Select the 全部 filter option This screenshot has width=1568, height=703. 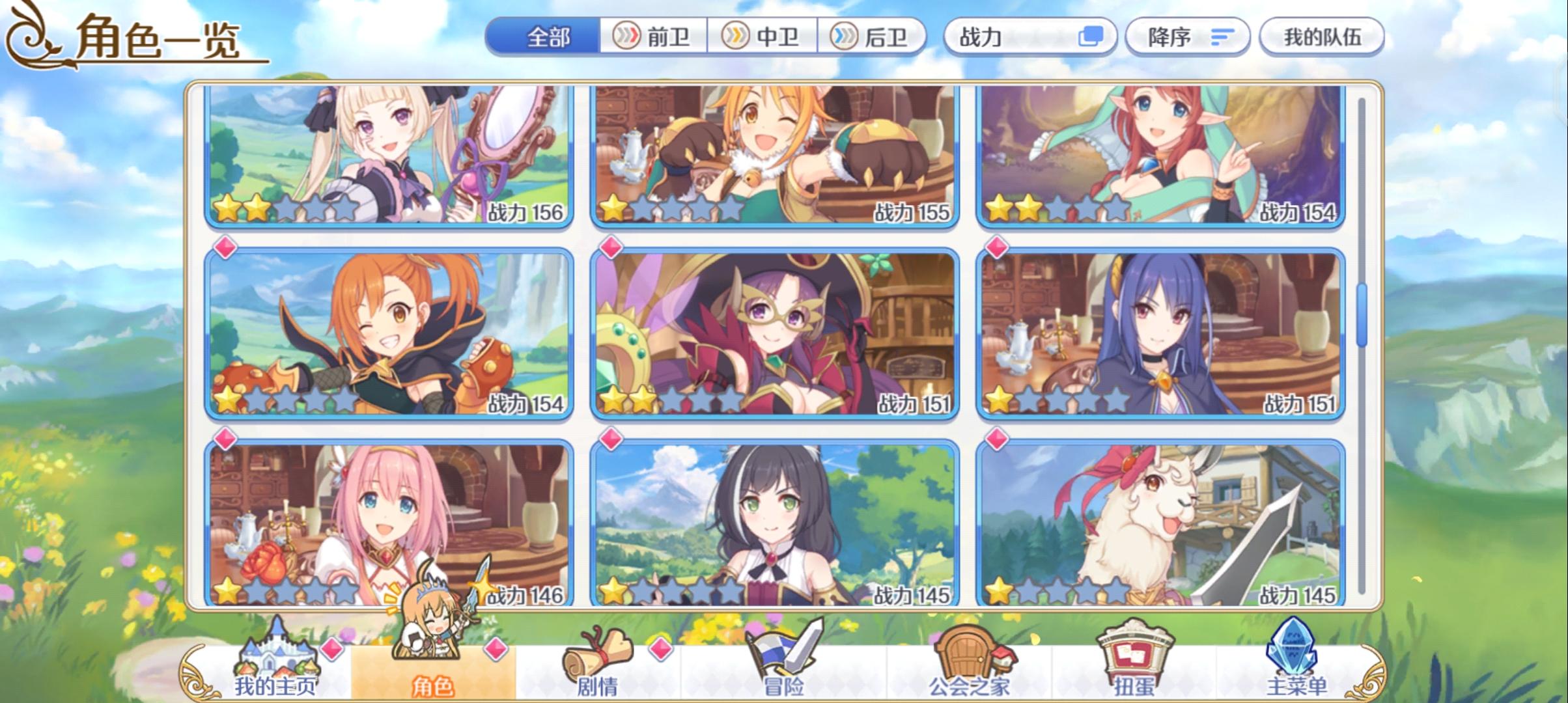pos(547,38)
